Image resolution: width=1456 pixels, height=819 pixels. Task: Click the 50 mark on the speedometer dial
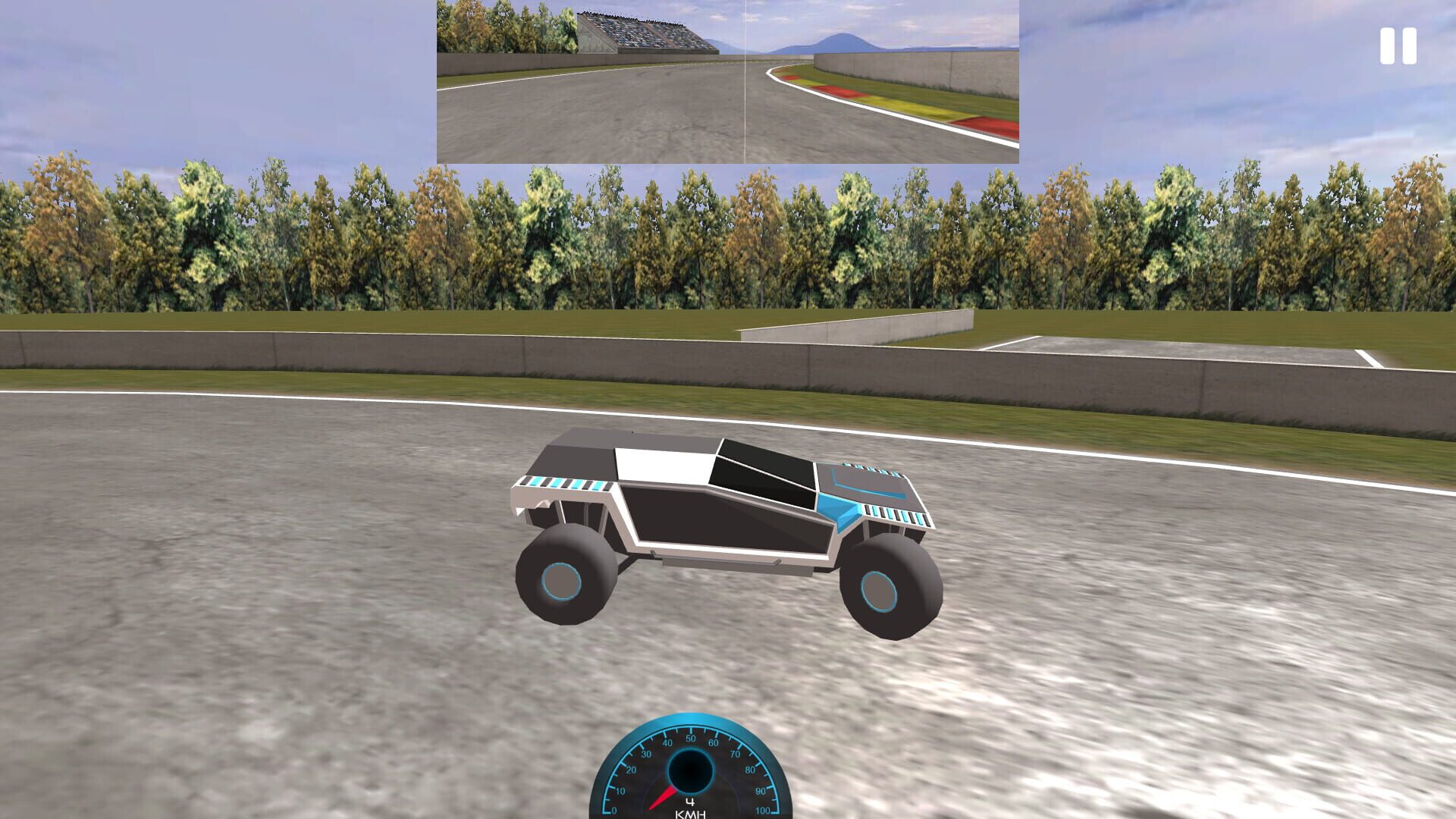coord(690,737)
